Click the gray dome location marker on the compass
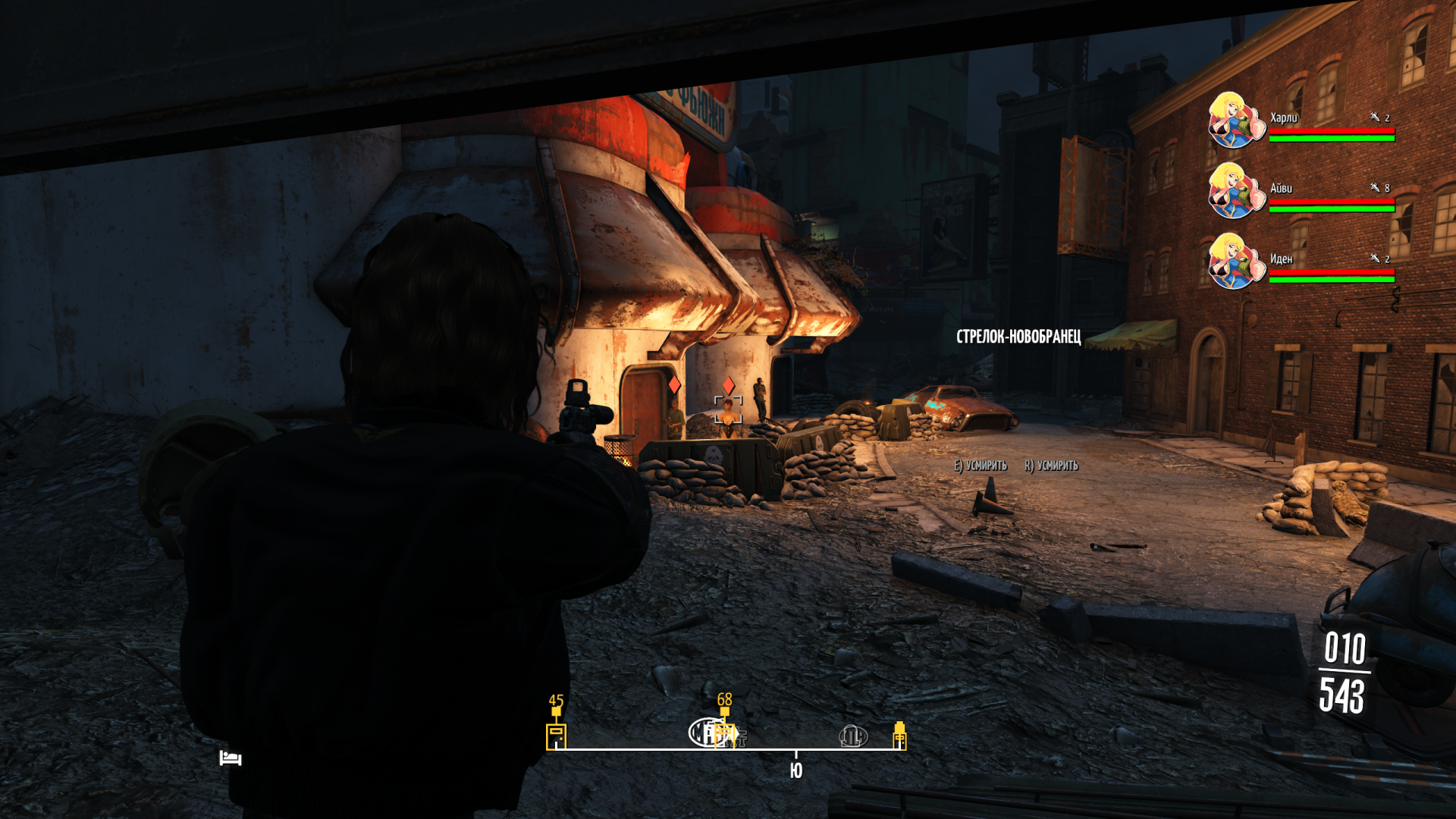1456x819 pixels. [853, 736]
